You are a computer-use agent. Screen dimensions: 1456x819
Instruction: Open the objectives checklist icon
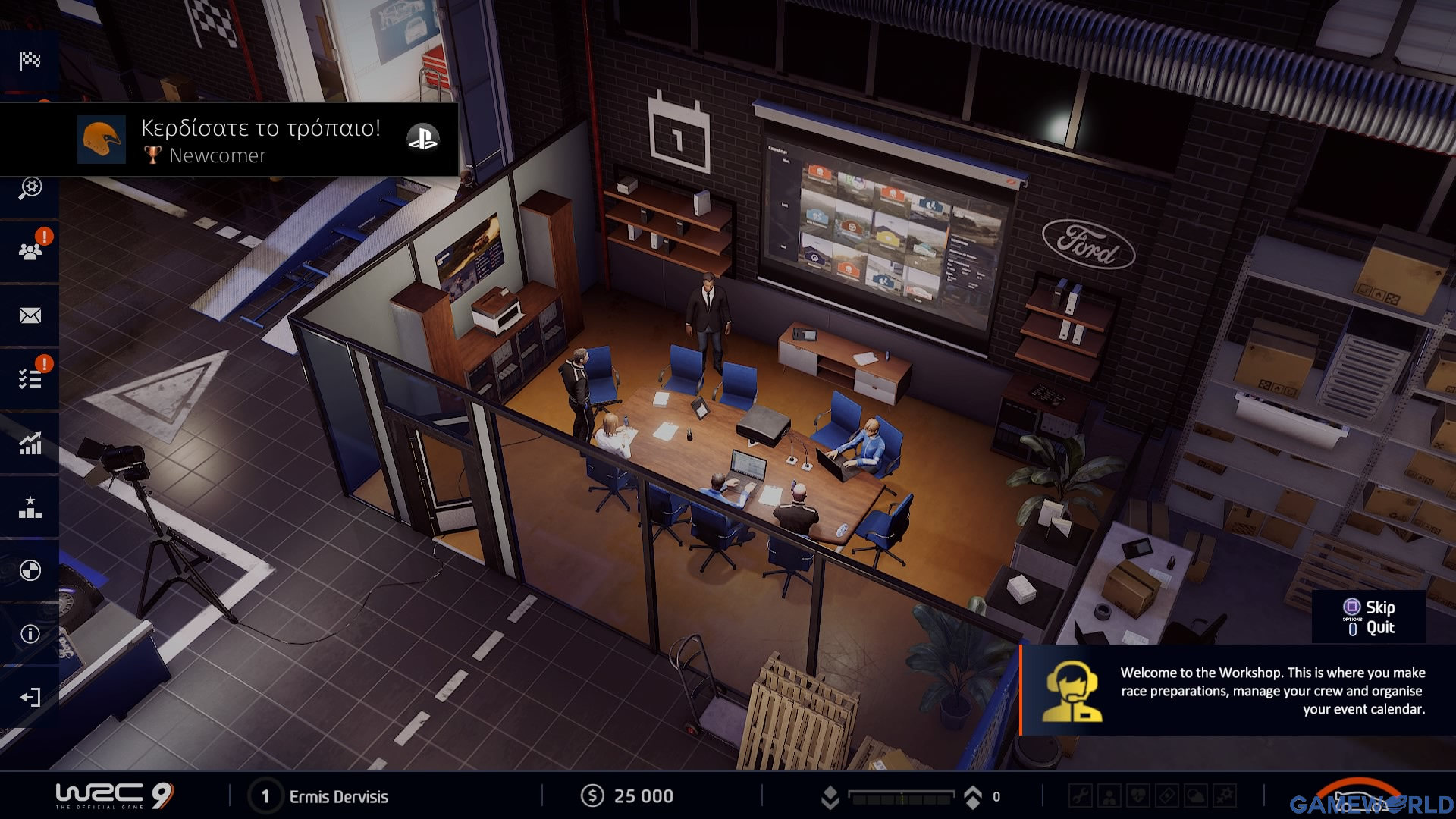pyautogui.click(x=30, y=378)
